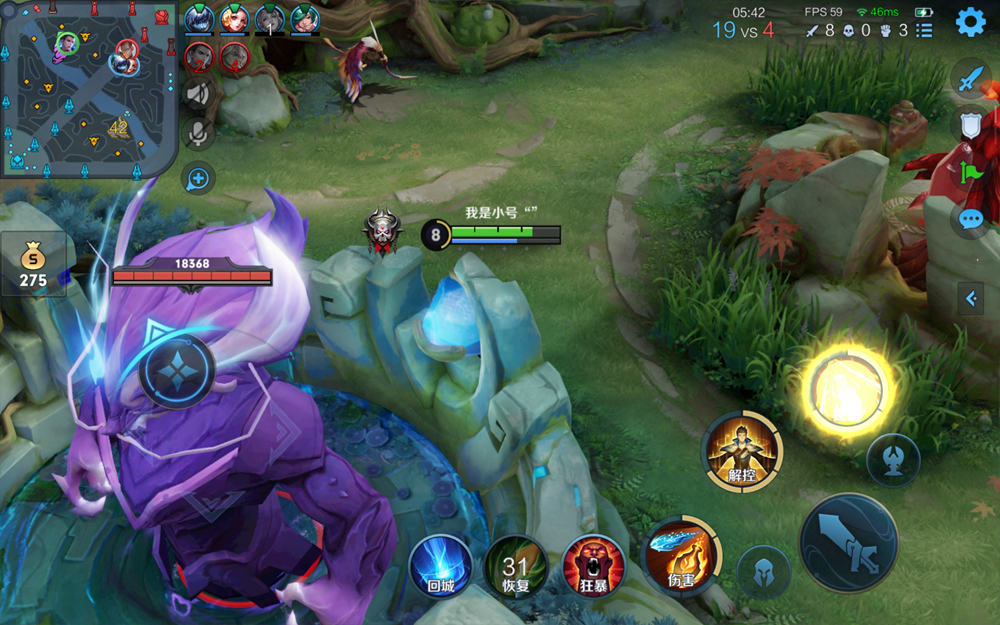
Task: Select the helmet target-hero attack button
Action: (764, 573)
